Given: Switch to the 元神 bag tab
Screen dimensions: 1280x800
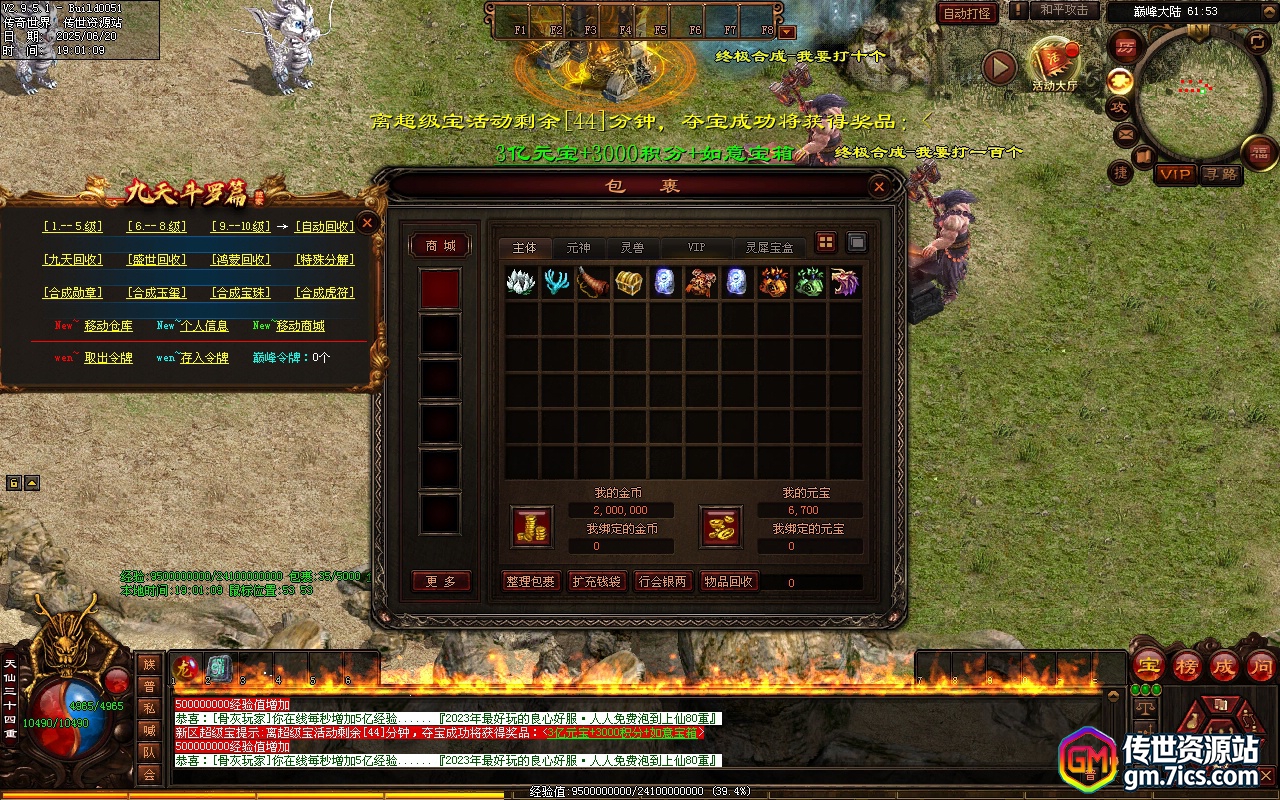Looking at the screenshot, I should pyautogui.click(x=578, y=247).
